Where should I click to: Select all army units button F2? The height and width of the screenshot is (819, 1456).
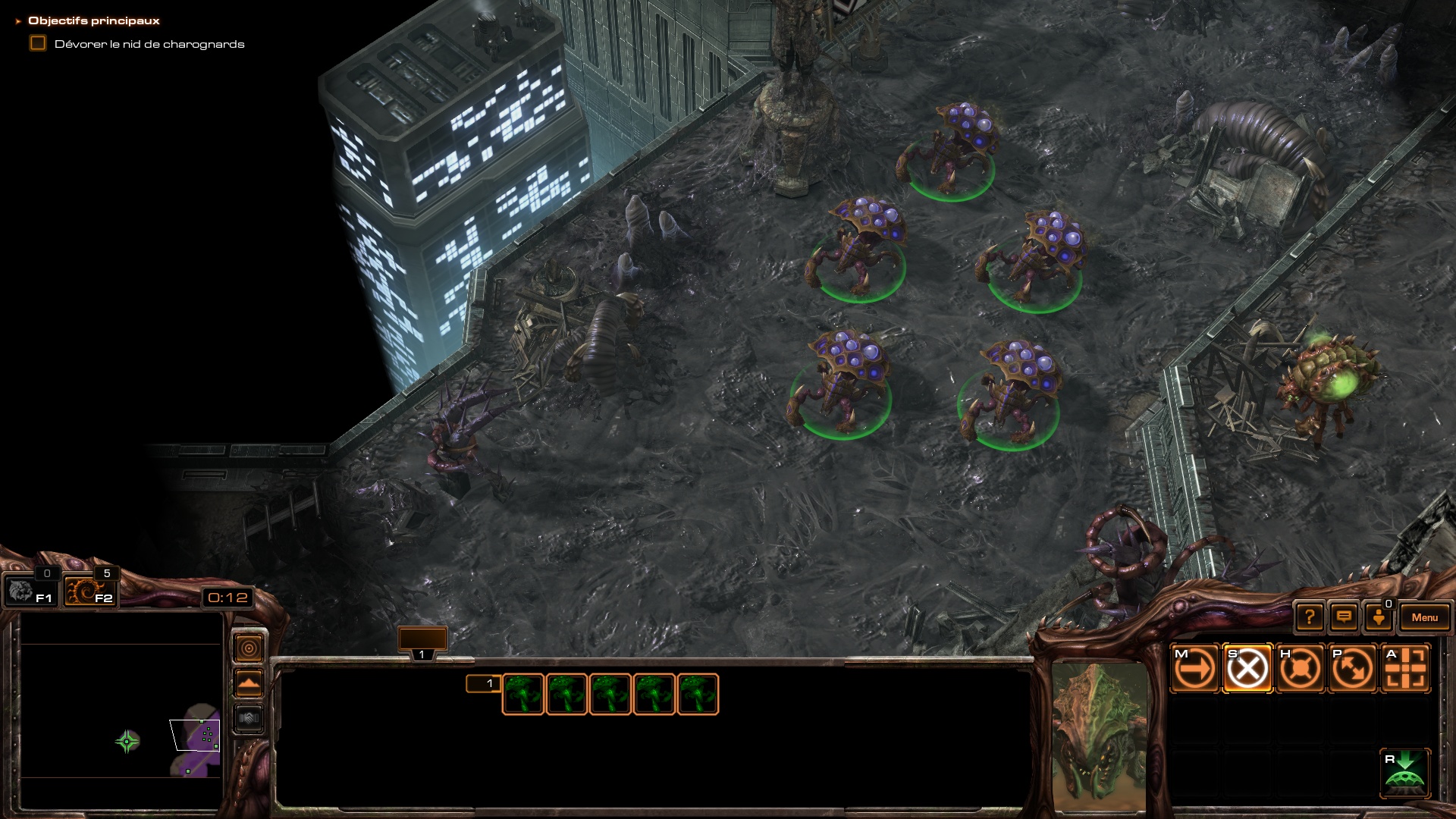(89, 591)
